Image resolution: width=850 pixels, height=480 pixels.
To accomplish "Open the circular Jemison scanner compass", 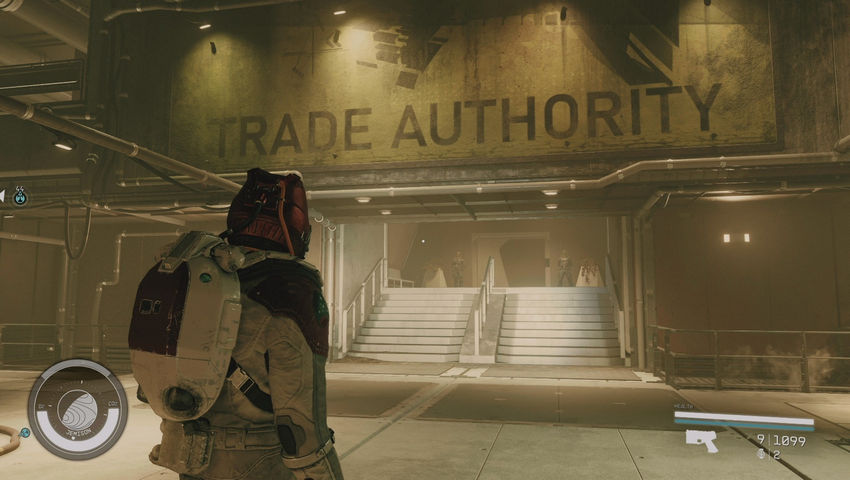I will 77,408.
